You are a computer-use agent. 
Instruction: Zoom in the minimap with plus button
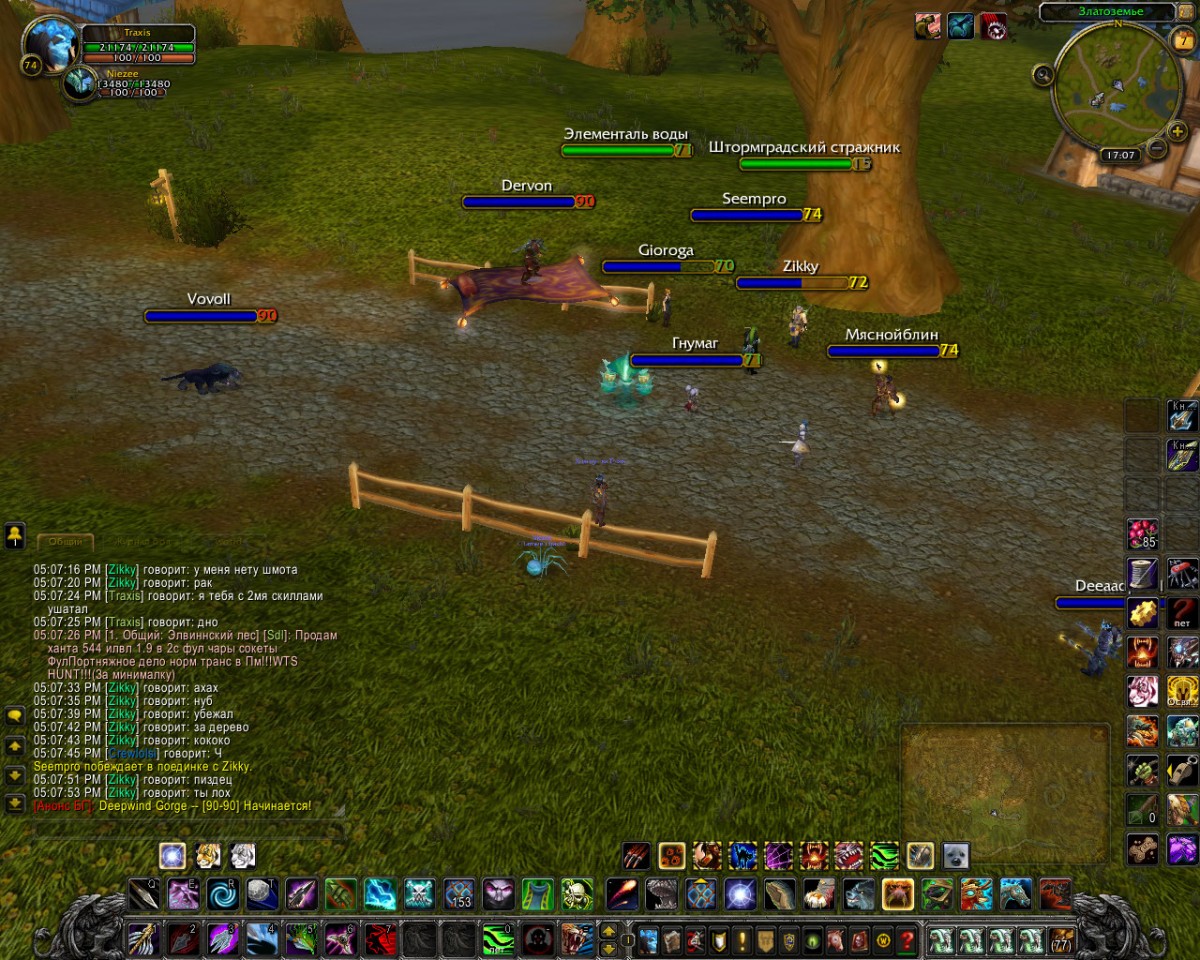[1176, 133]
